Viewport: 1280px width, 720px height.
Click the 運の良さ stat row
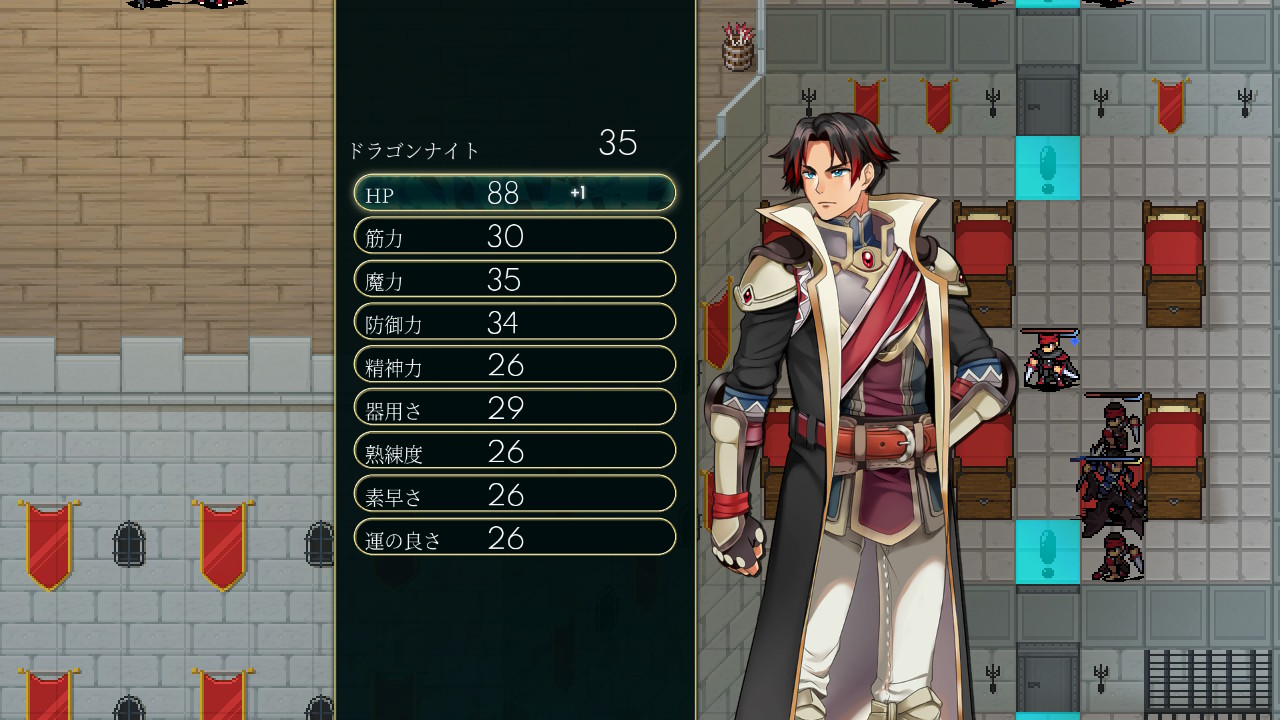tap(514, 537)
